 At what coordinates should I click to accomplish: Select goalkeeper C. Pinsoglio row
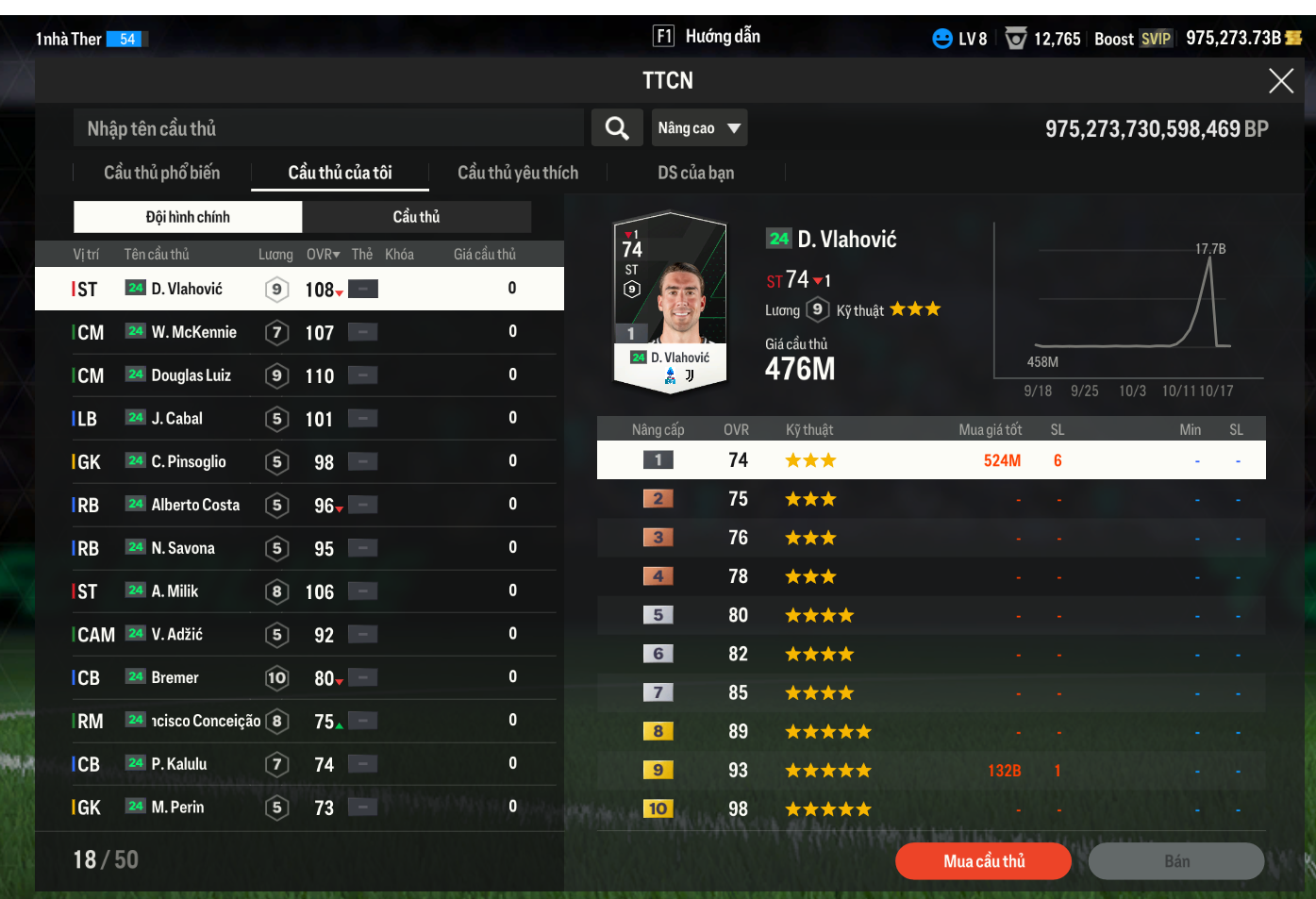189,462
